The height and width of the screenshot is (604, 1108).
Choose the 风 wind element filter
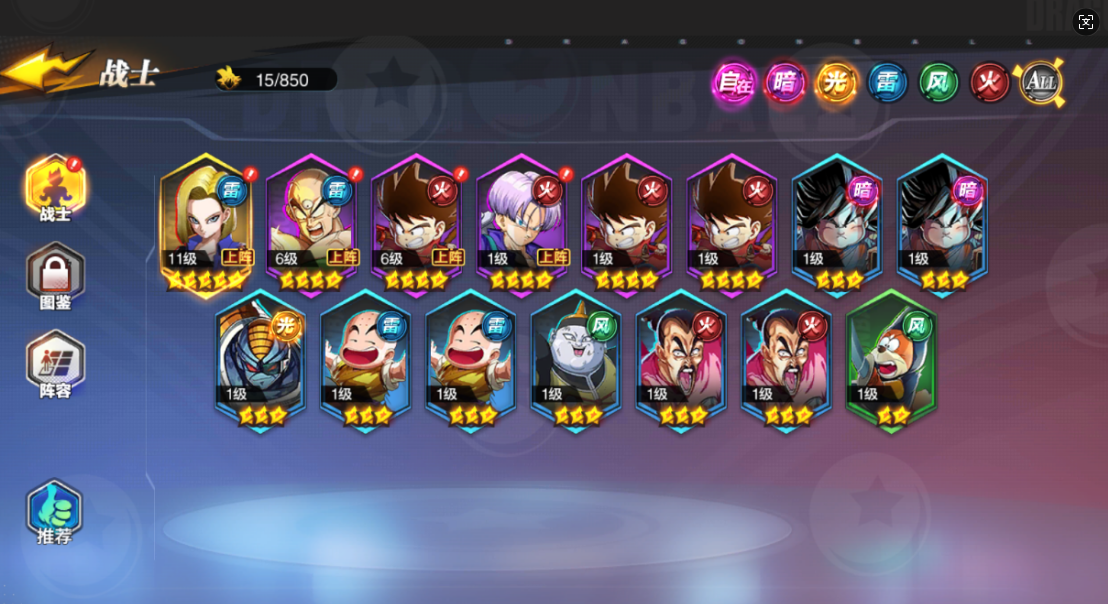[938, 83]
